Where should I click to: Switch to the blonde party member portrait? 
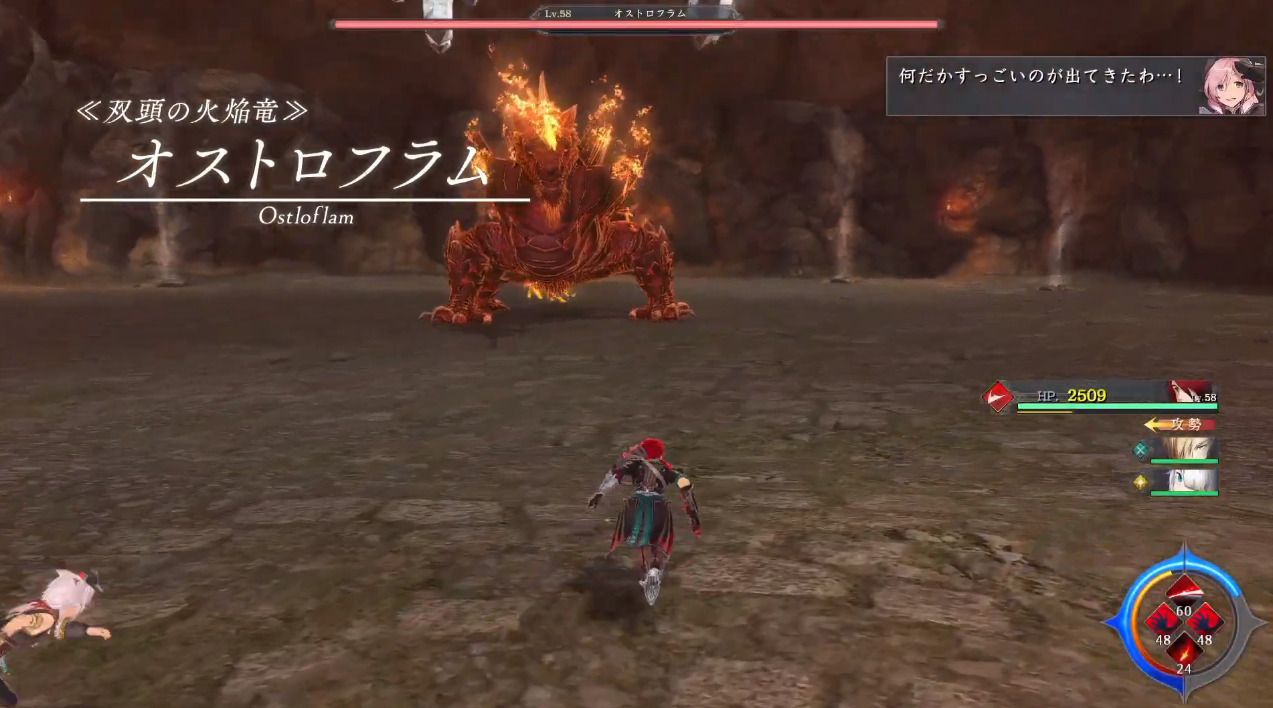(x=1184, y=449)
